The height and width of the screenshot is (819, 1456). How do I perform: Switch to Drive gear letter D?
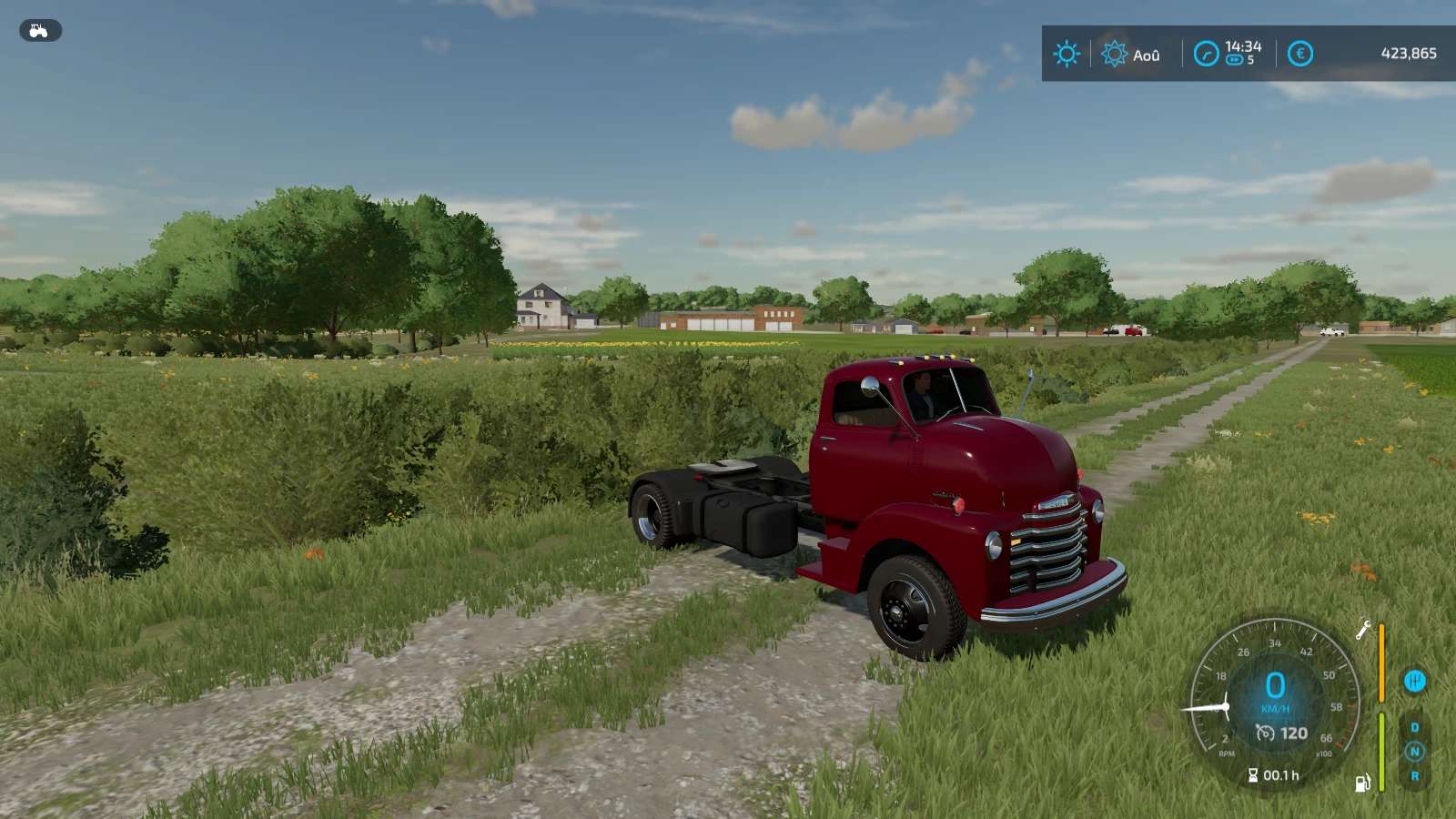tap(1415, 727)
